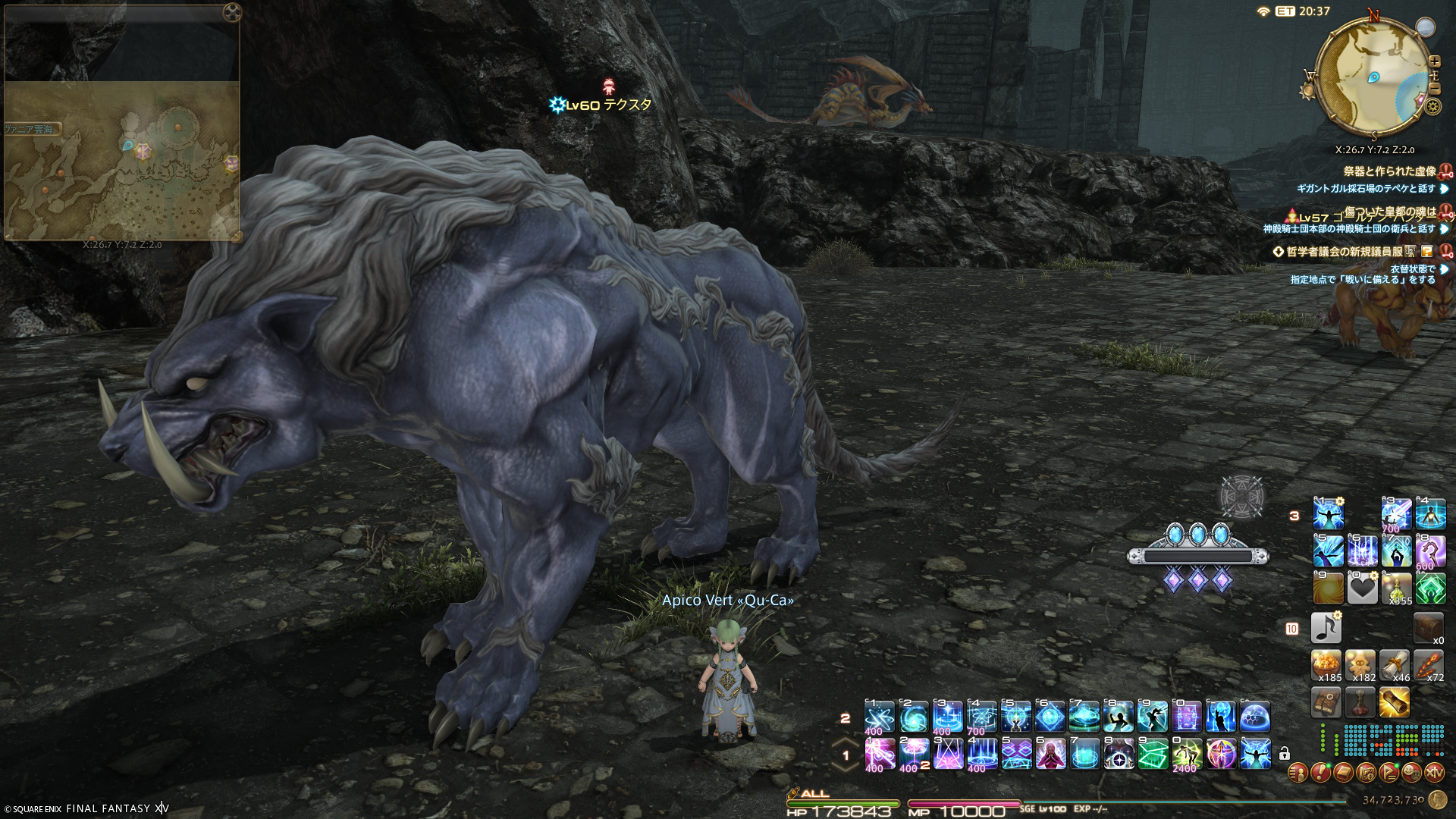This screenshot has width=1456, height=819.
Task: Use the popcorn food item x185
Action: click(1327, 665)
